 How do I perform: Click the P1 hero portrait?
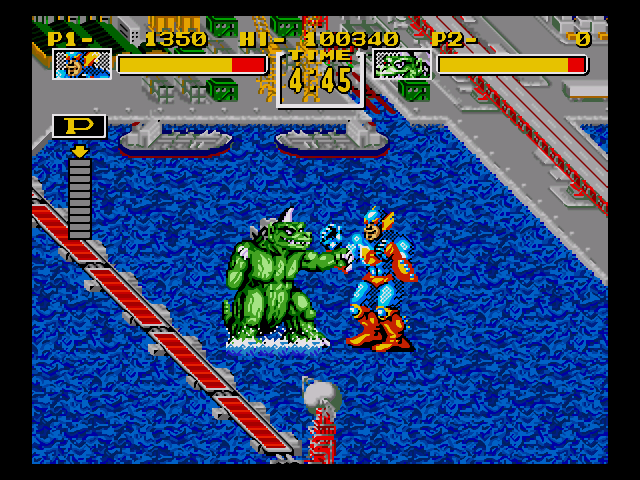[82, 65]
